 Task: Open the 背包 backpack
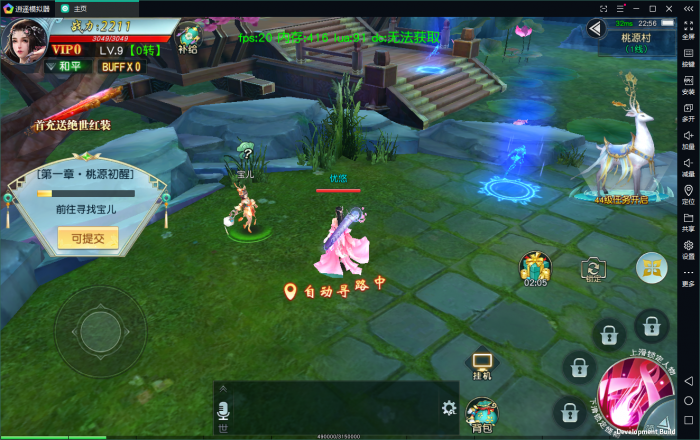[482, 413]
